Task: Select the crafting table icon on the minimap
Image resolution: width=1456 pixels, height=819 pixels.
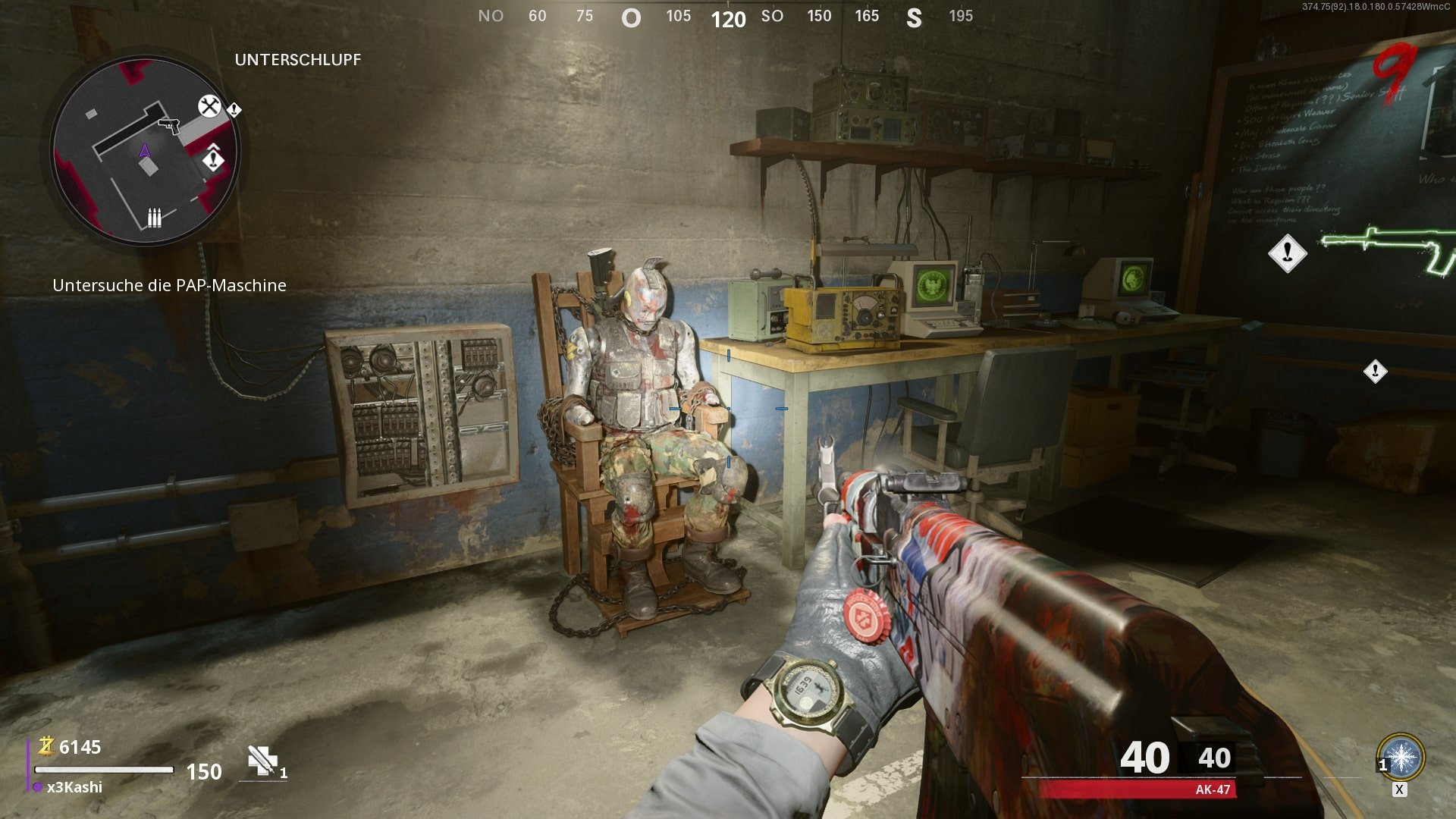Action: click(209, 106)
